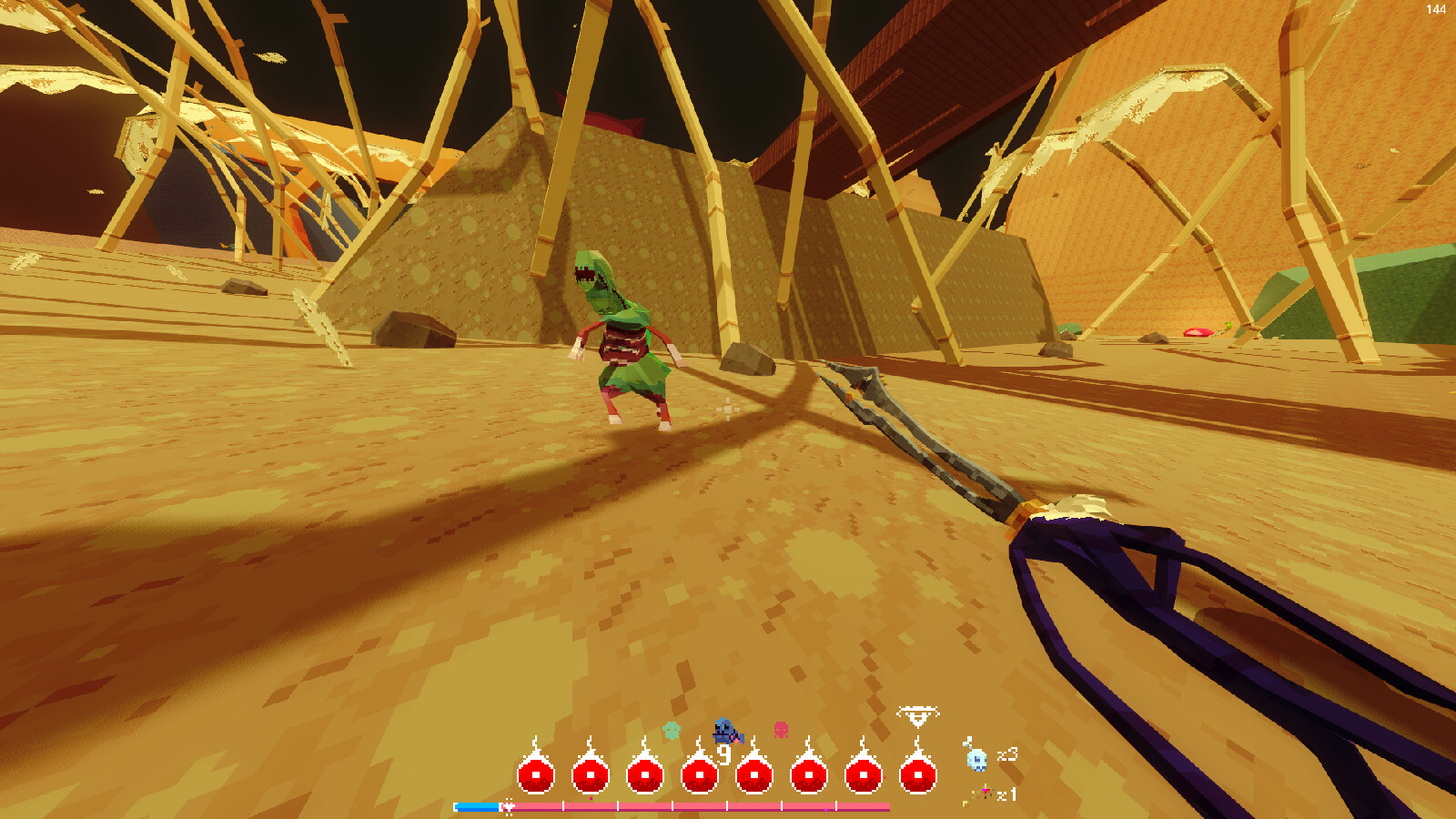Click the x1 label beside the sparkle item

coord(1006,794)
